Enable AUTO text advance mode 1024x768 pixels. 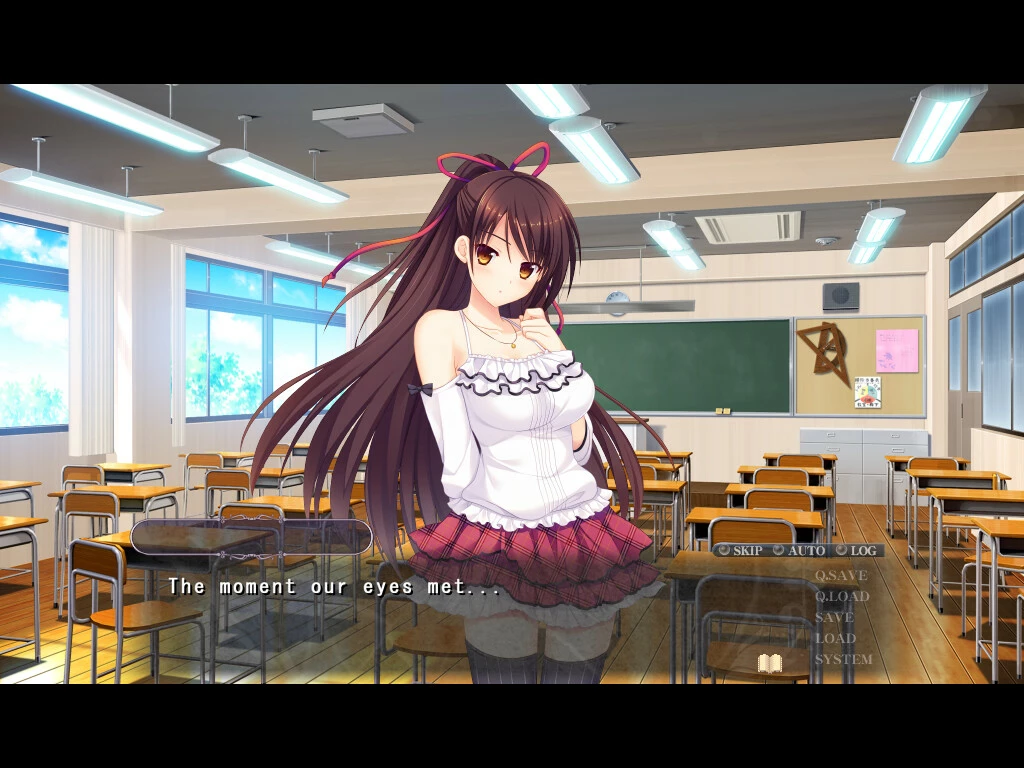[x=798, y=550]
